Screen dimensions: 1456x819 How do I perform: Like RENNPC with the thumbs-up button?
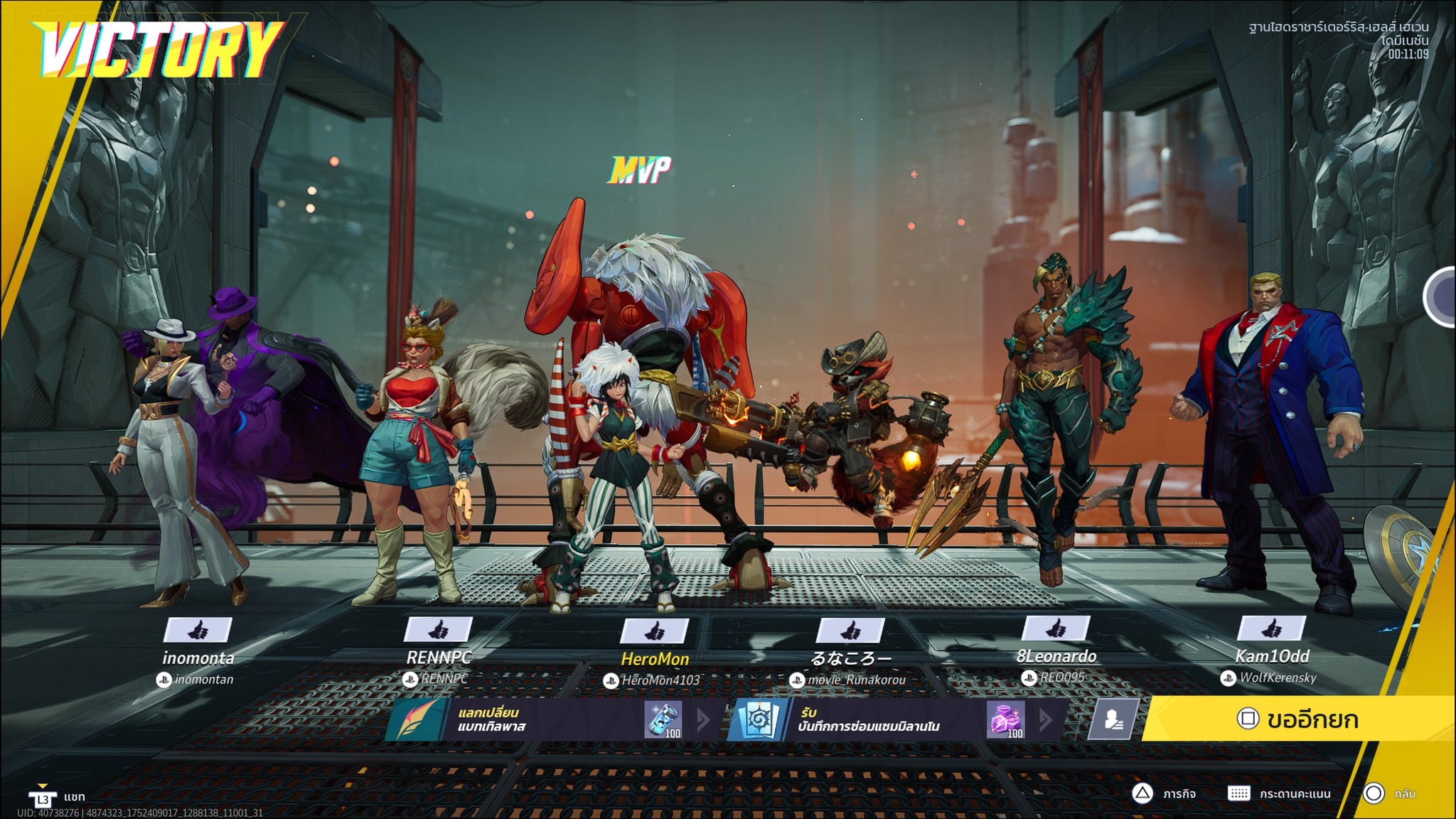(x=438, y=630)
